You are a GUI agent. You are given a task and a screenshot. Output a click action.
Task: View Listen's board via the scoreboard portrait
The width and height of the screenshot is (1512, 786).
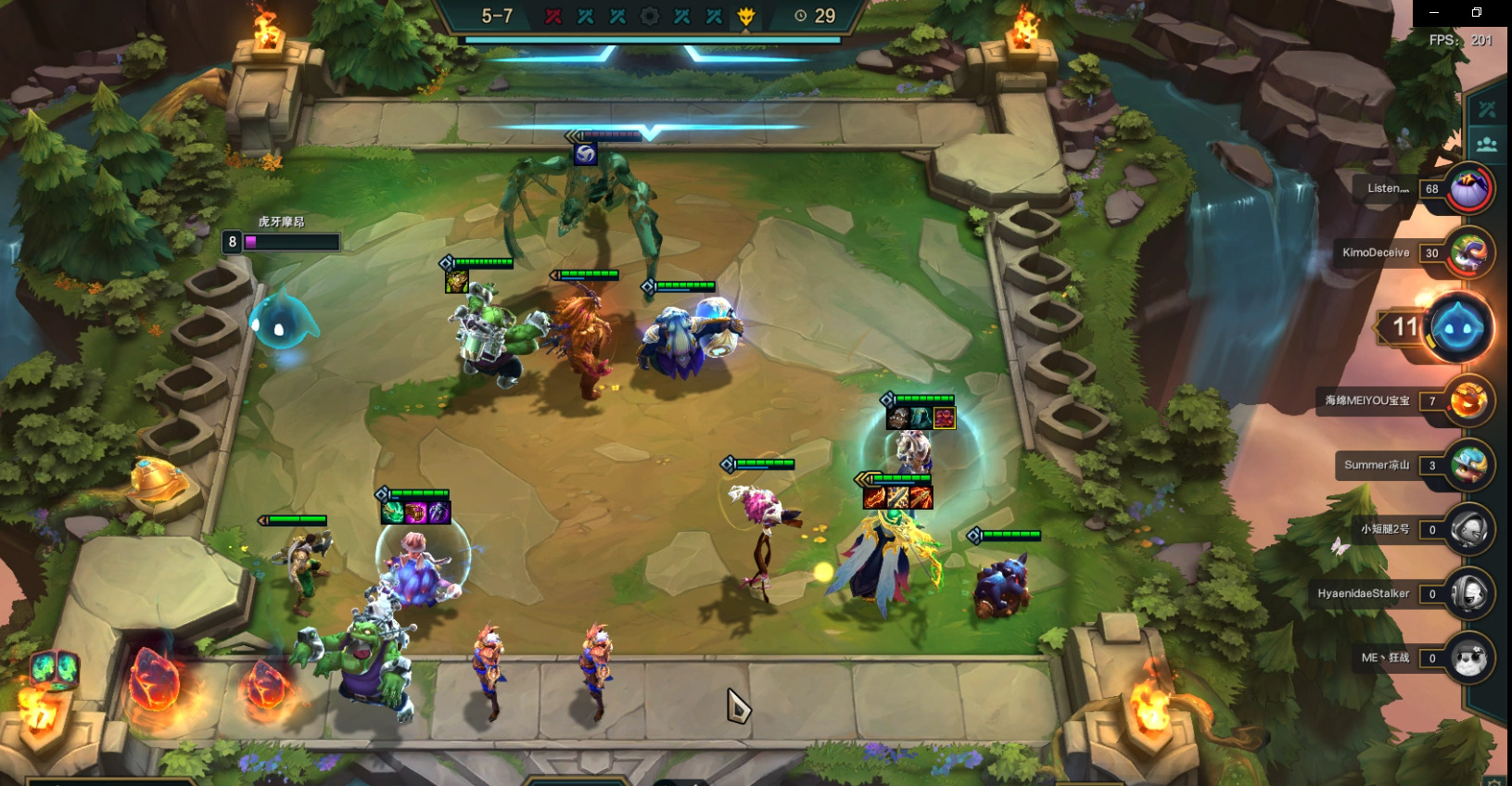click(1468, 188)
